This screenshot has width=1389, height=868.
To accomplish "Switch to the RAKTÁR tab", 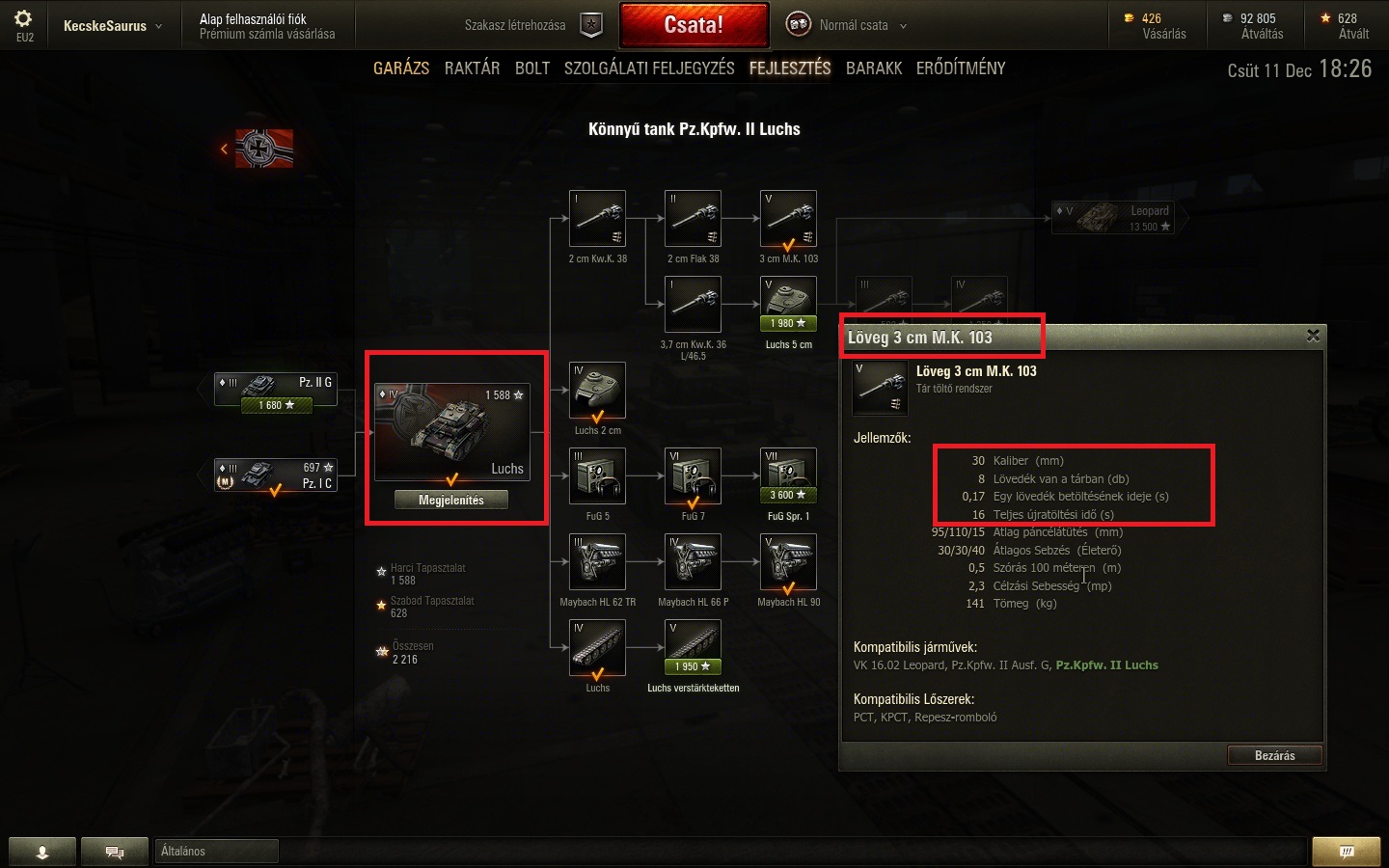I will [472, 68].
